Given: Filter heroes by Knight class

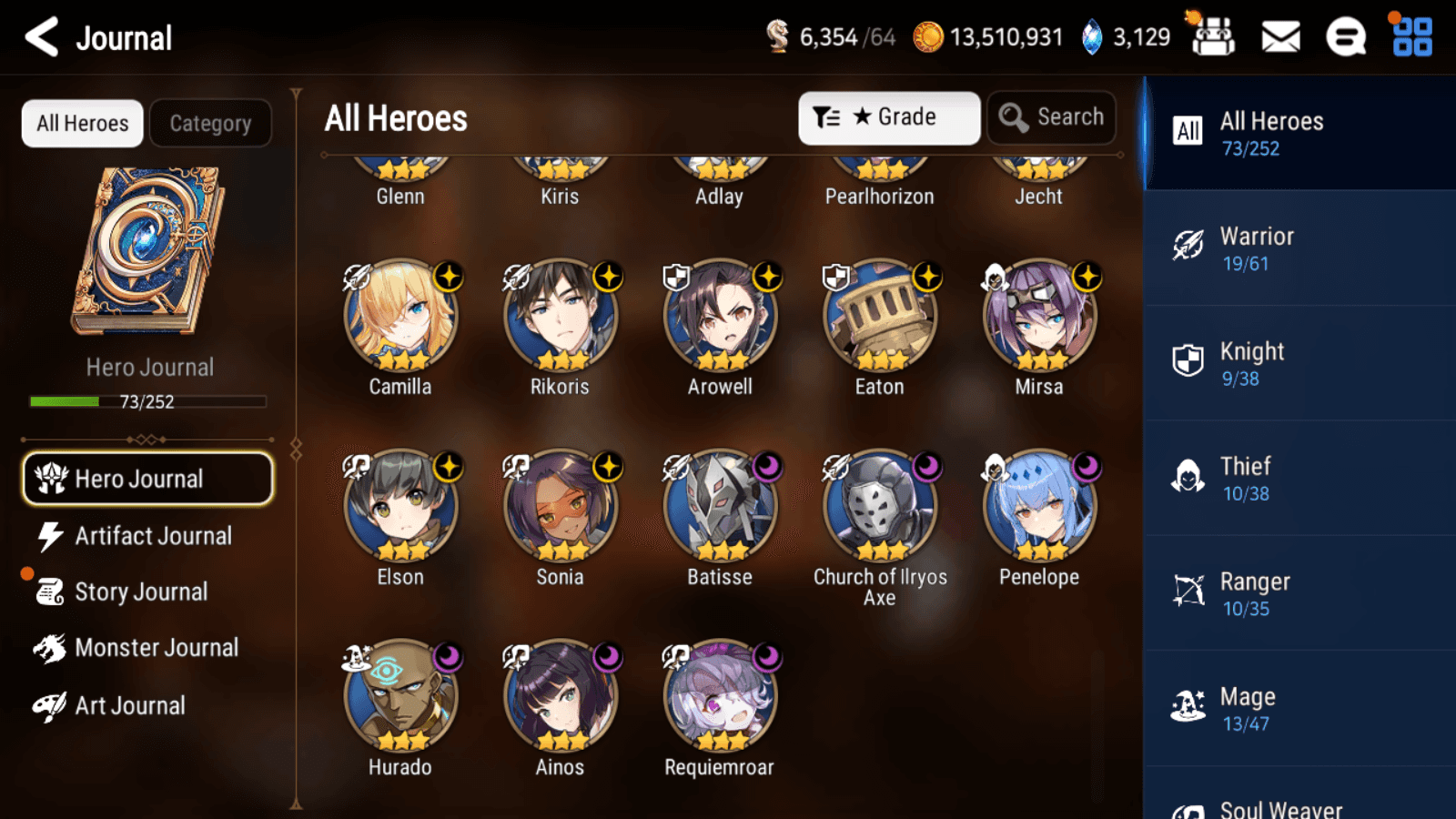Looking at the screenshot, I should tap(1299, 363).
